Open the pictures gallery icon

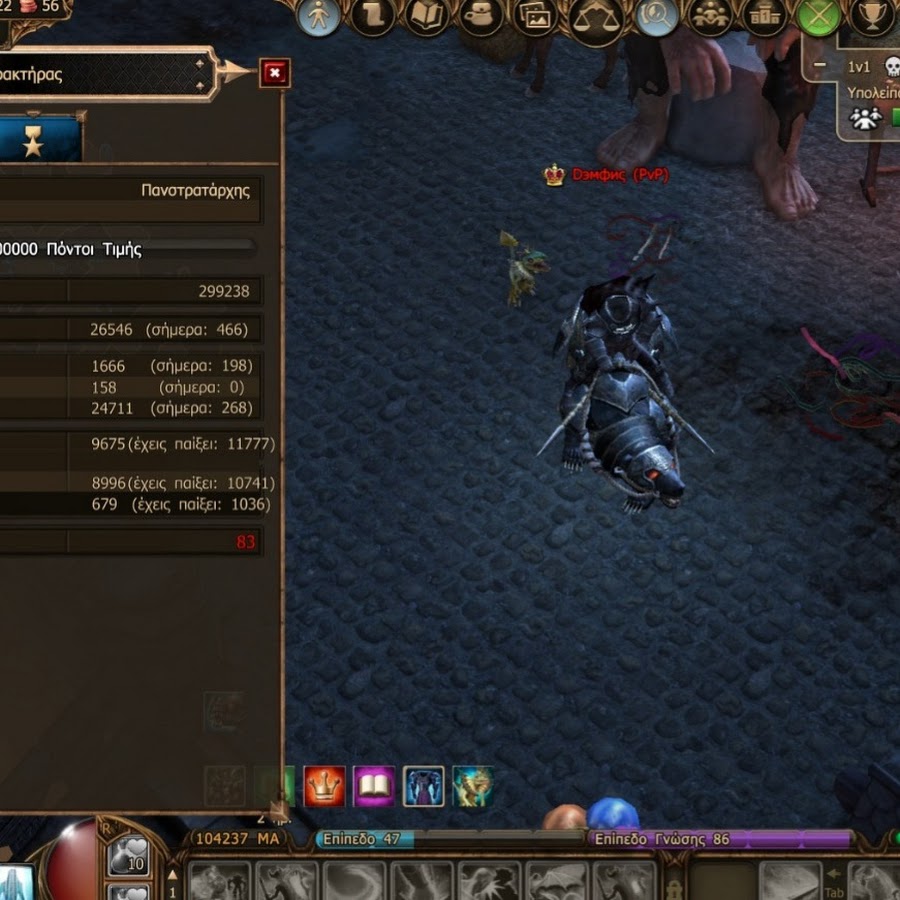pos(535,17)
